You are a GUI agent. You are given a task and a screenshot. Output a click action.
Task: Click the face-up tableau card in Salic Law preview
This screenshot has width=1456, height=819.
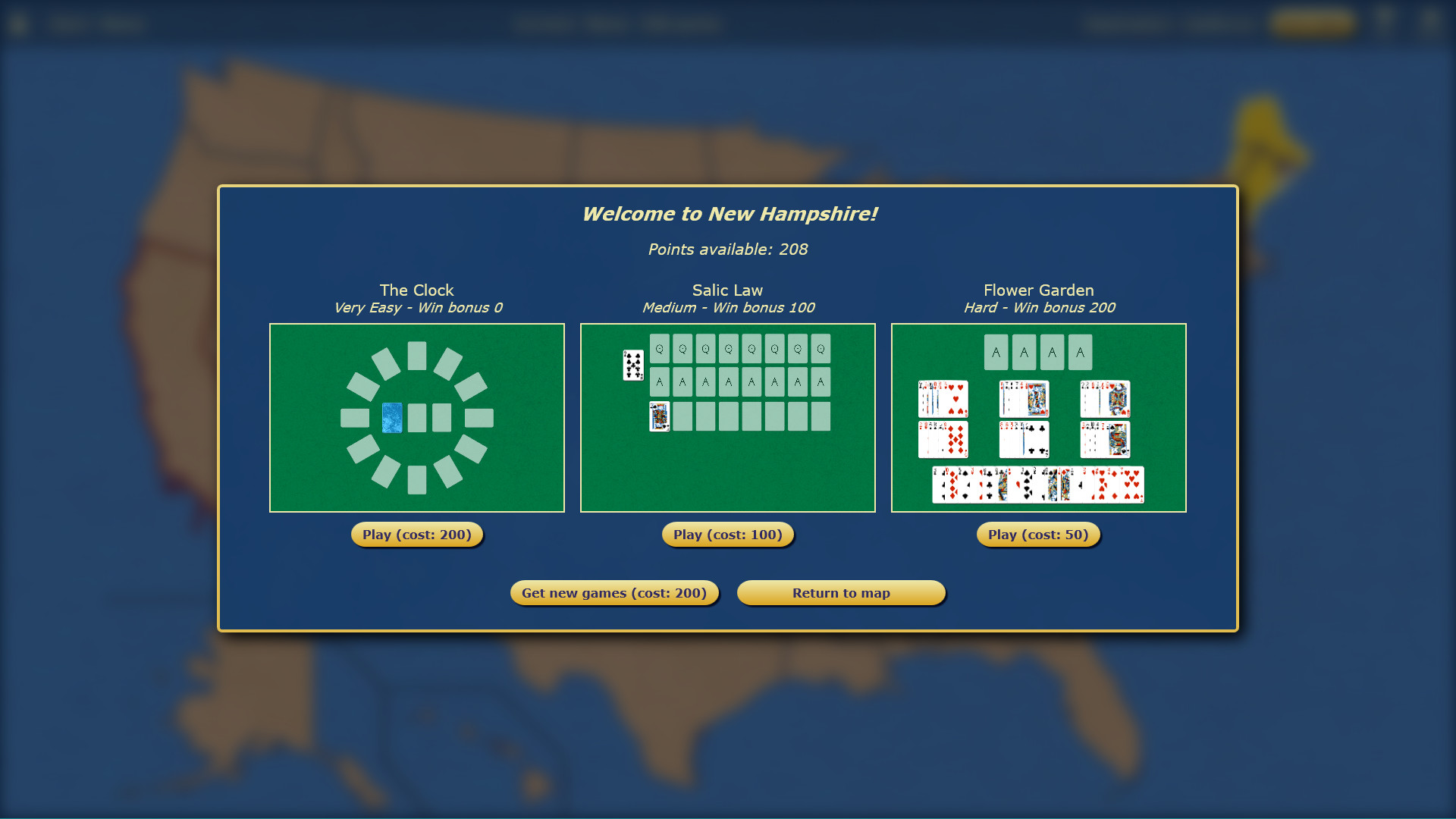(x=658, y=417)
